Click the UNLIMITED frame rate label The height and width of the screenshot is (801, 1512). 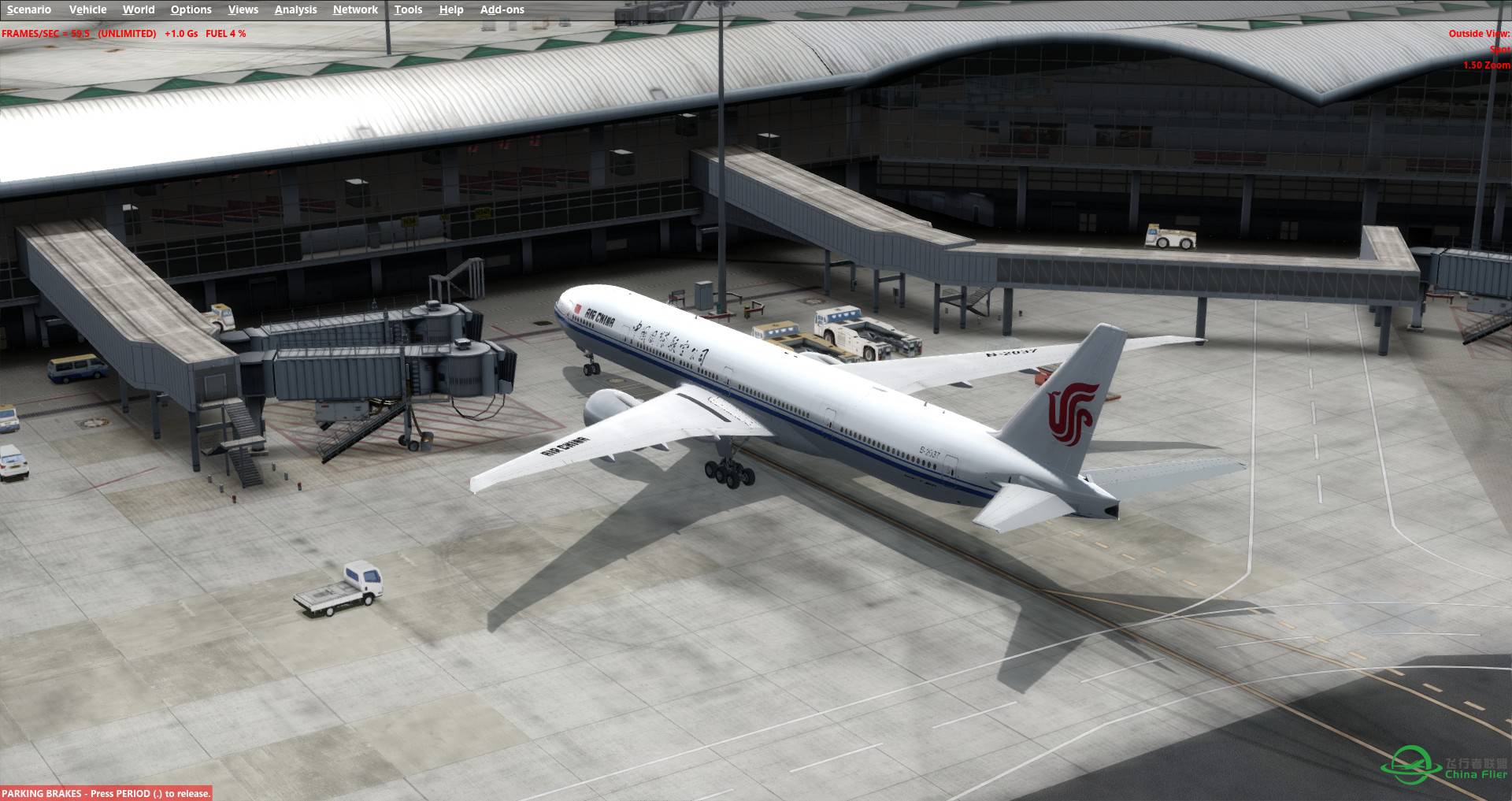click(x=126, y=34)
